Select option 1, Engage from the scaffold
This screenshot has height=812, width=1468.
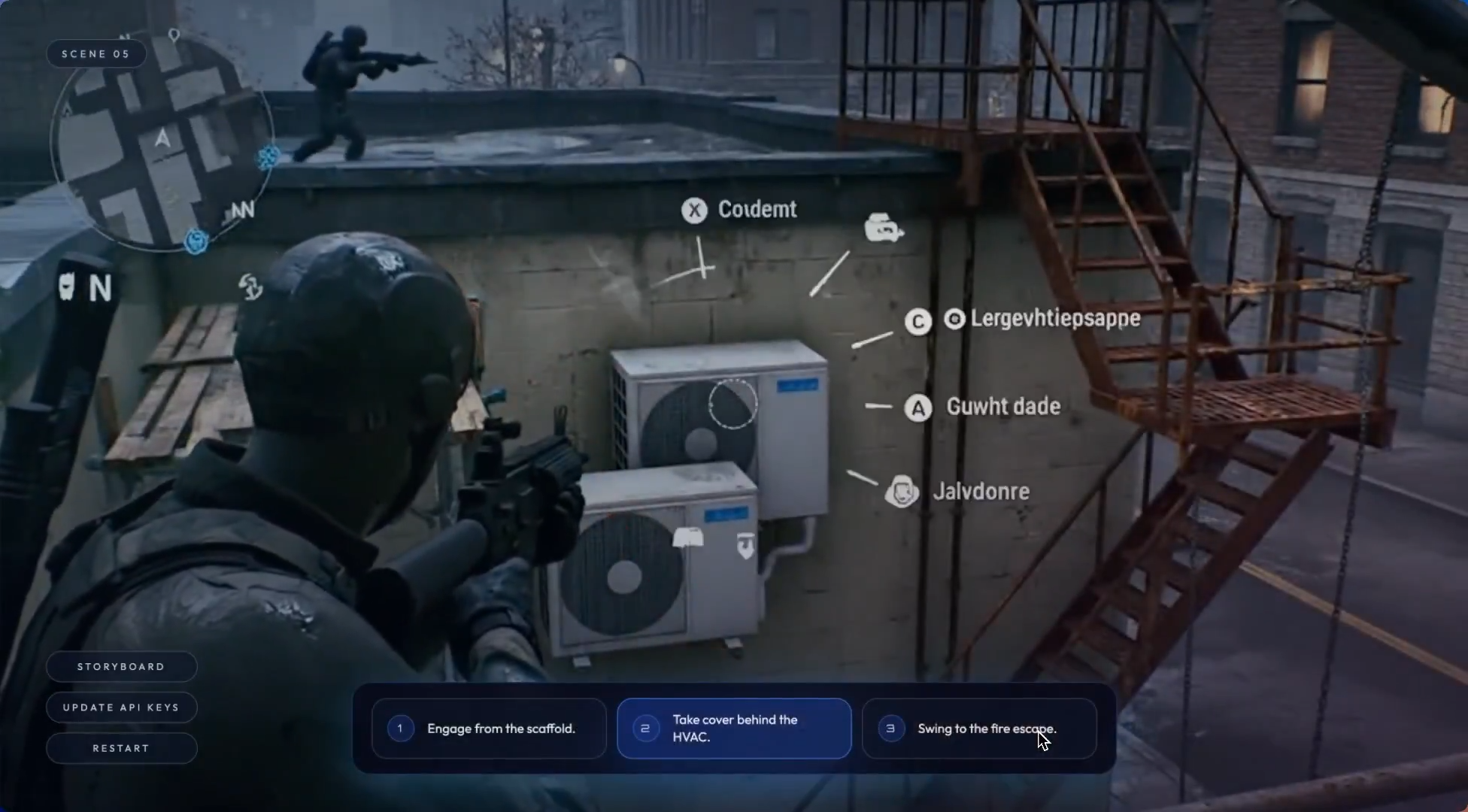tap(489, 728)
